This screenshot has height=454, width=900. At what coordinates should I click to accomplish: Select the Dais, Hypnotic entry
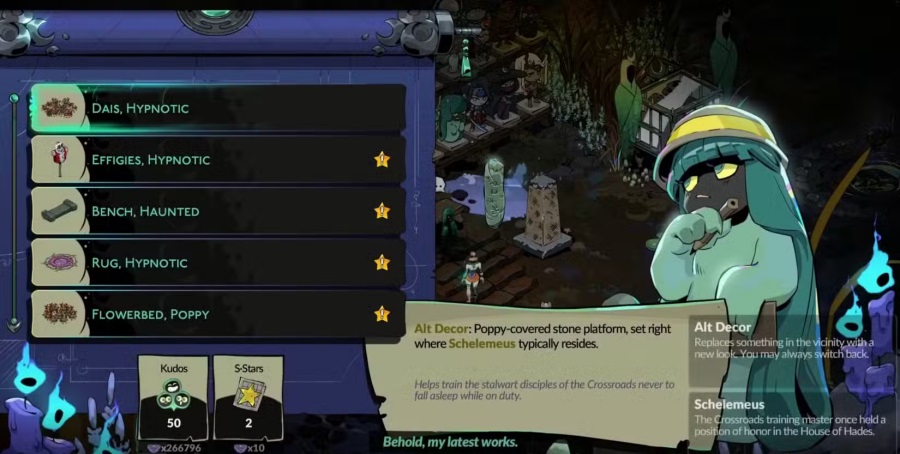point(217,108)
